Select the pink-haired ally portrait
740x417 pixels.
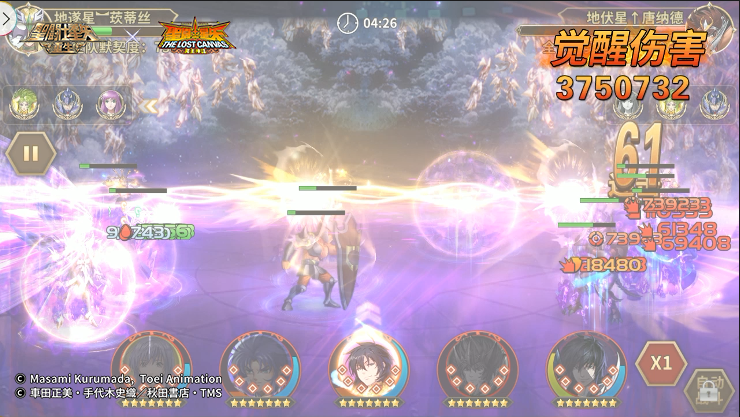click(111, 102)
